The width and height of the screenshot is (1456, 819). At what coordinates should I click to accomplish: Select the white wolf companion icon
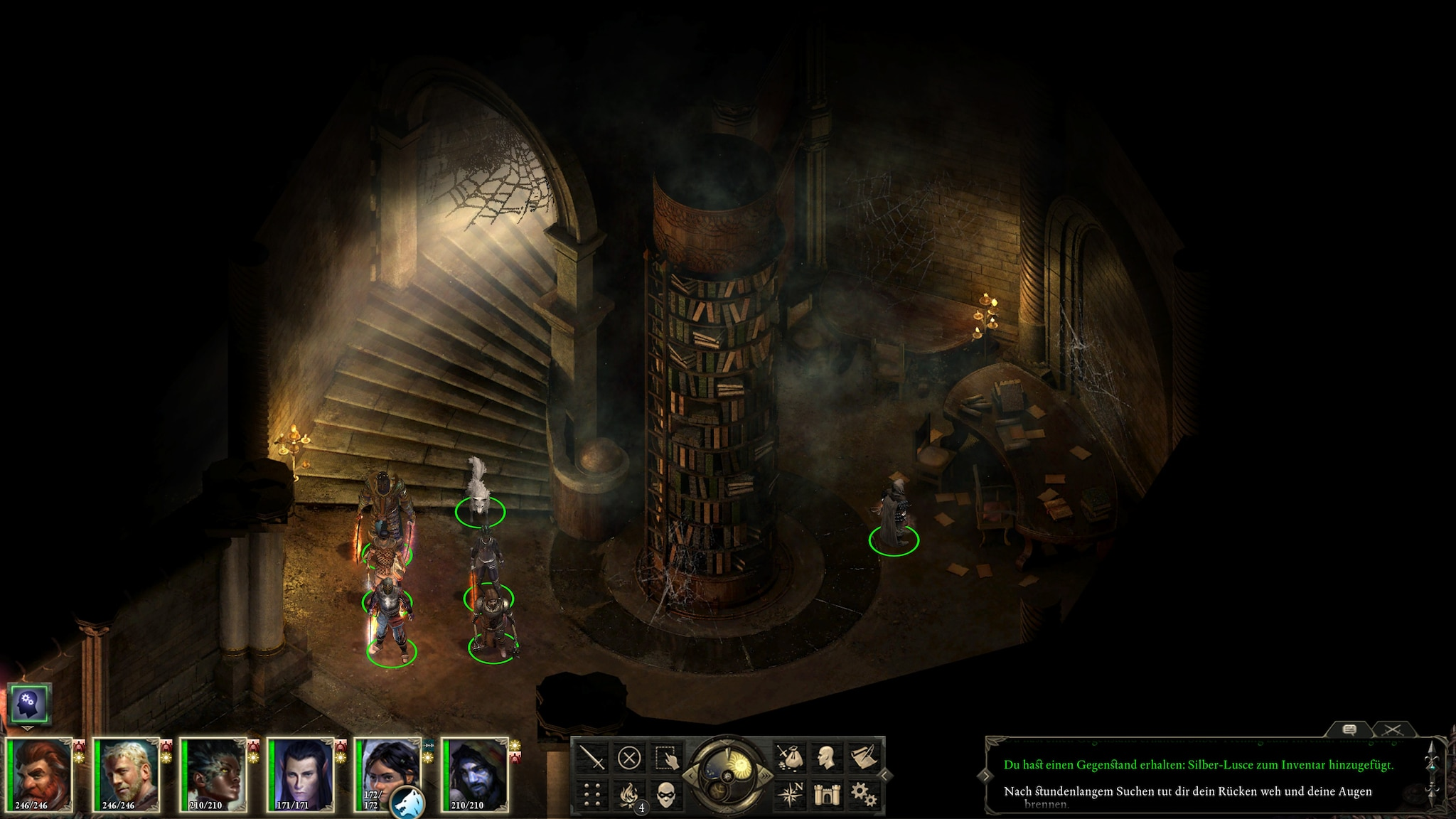pos(409,799)
